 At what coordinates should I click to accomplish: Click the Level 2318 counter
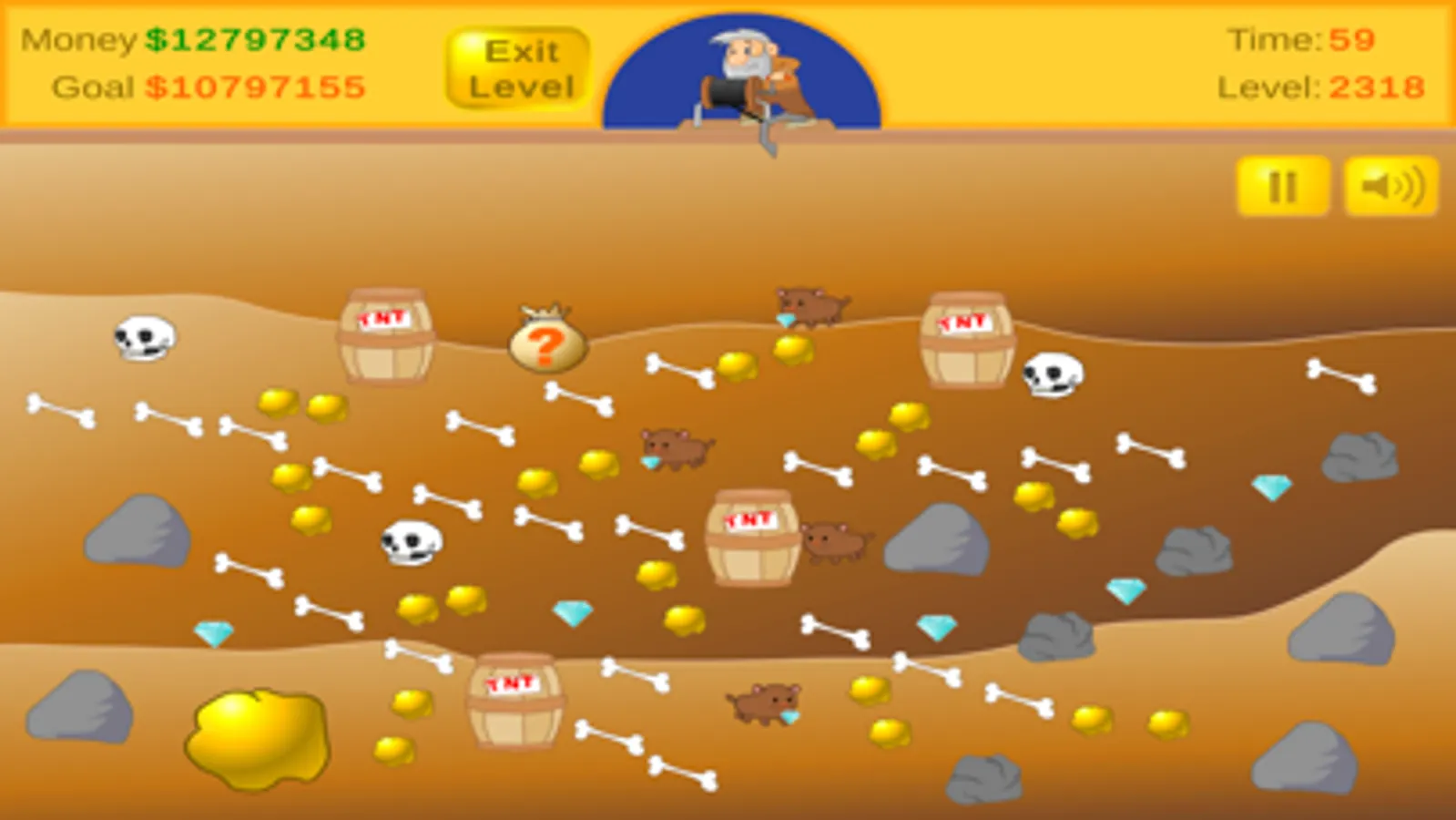click(1319, 89)
